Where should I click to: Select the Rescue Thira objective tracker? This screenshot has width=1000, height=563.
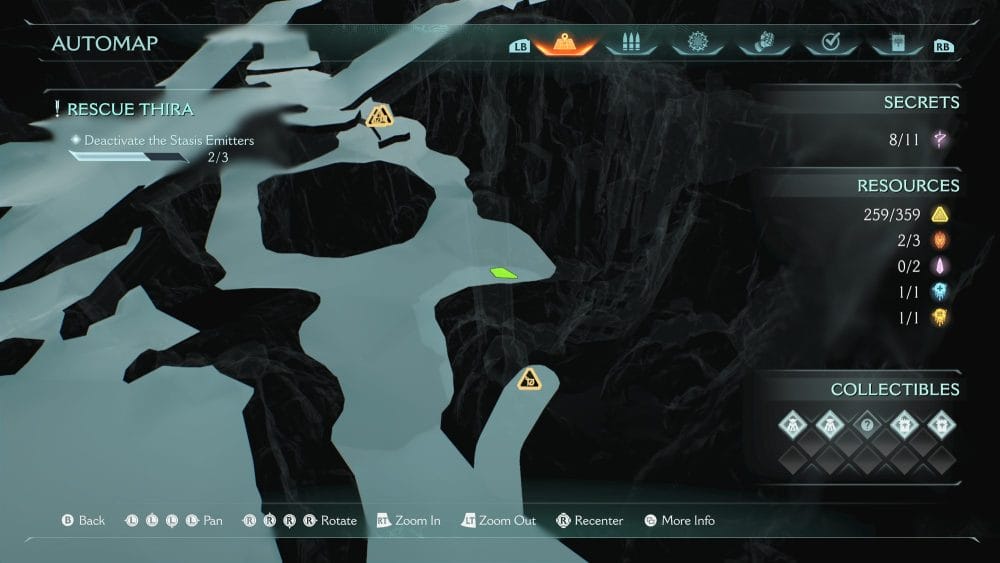(x=130, y=109)
